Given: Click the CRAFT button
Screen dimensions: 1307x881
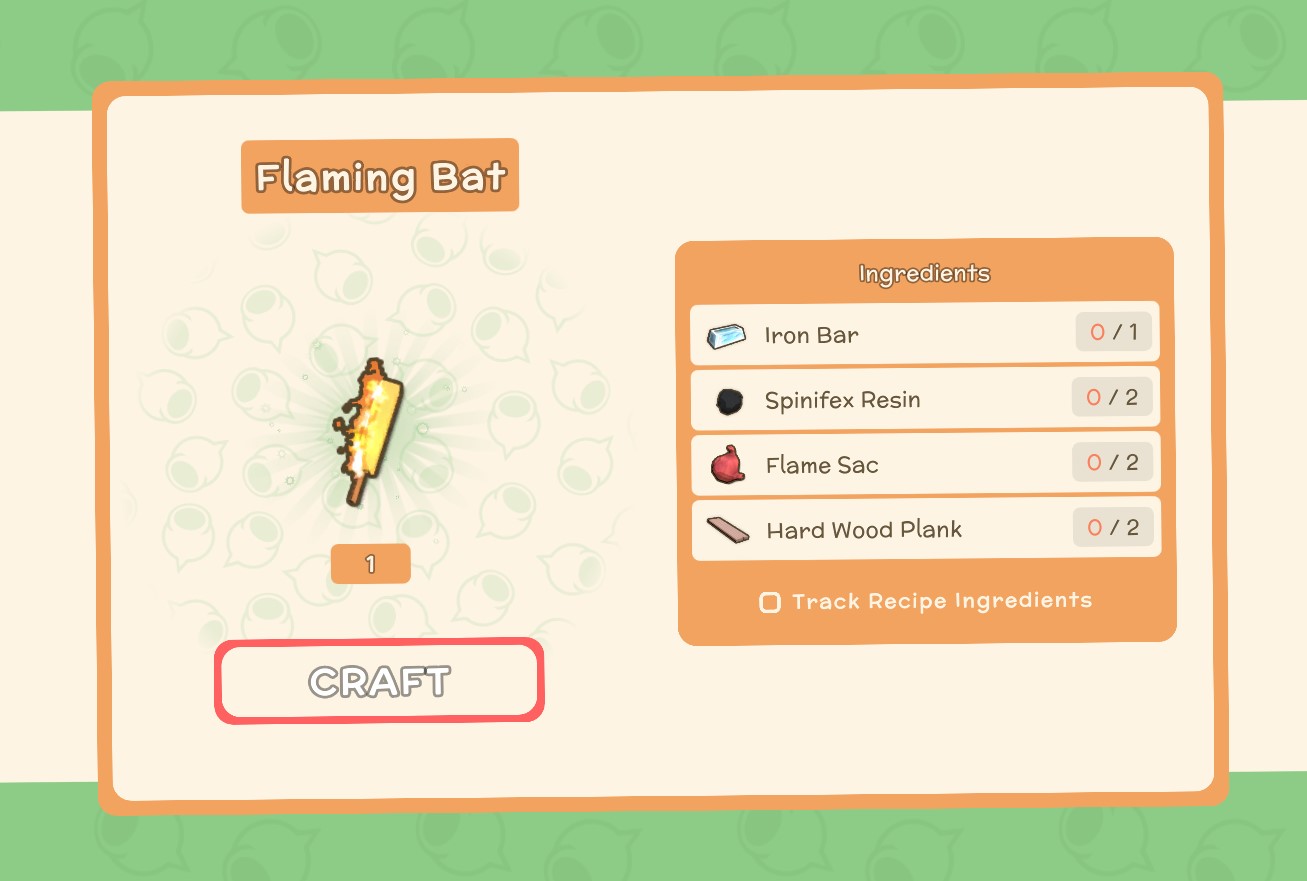Looking at the screenshot, I should 379,681.
